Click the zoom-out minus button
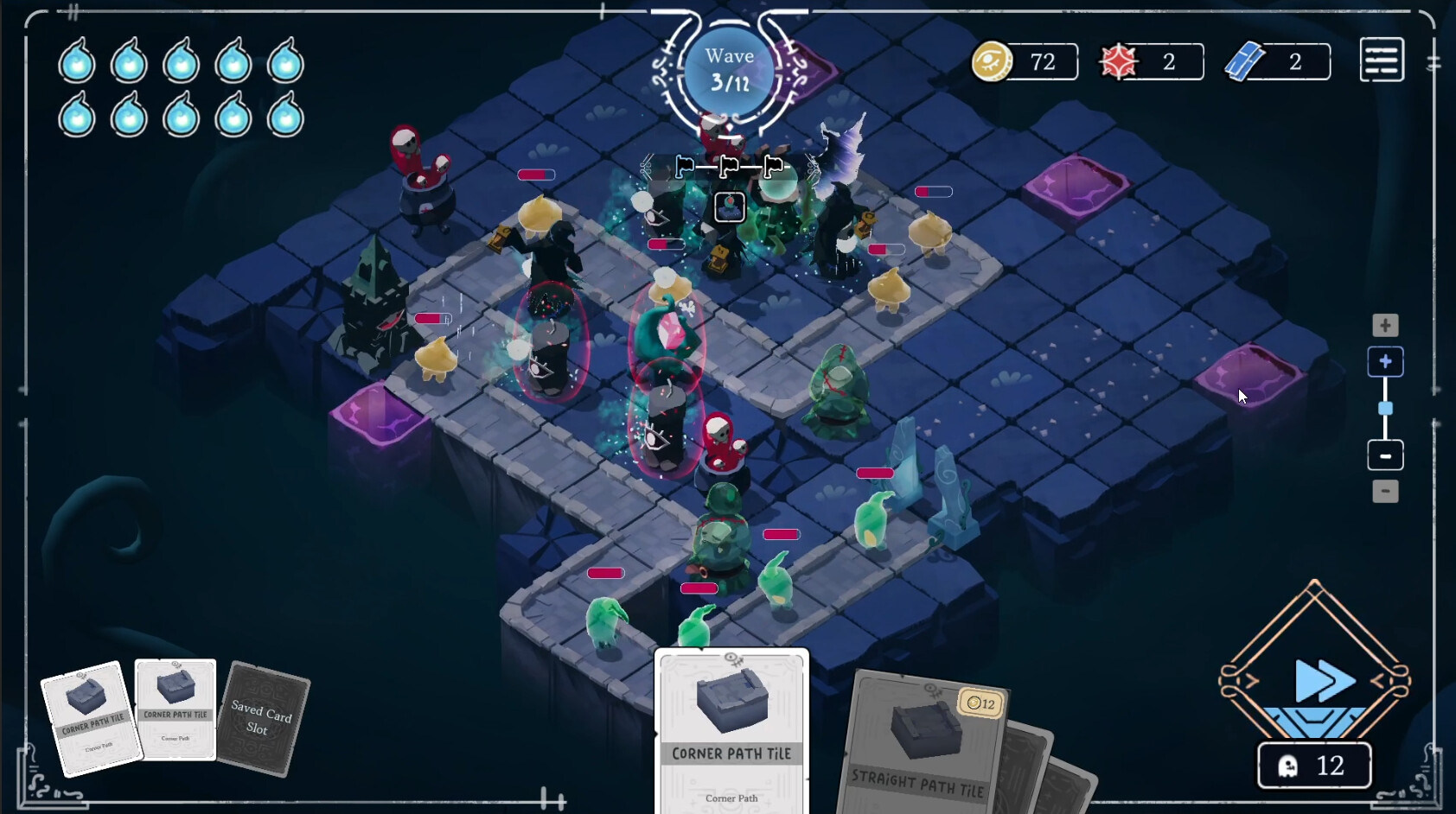This screenshot has height=814, width=1456. [1387, 455]
